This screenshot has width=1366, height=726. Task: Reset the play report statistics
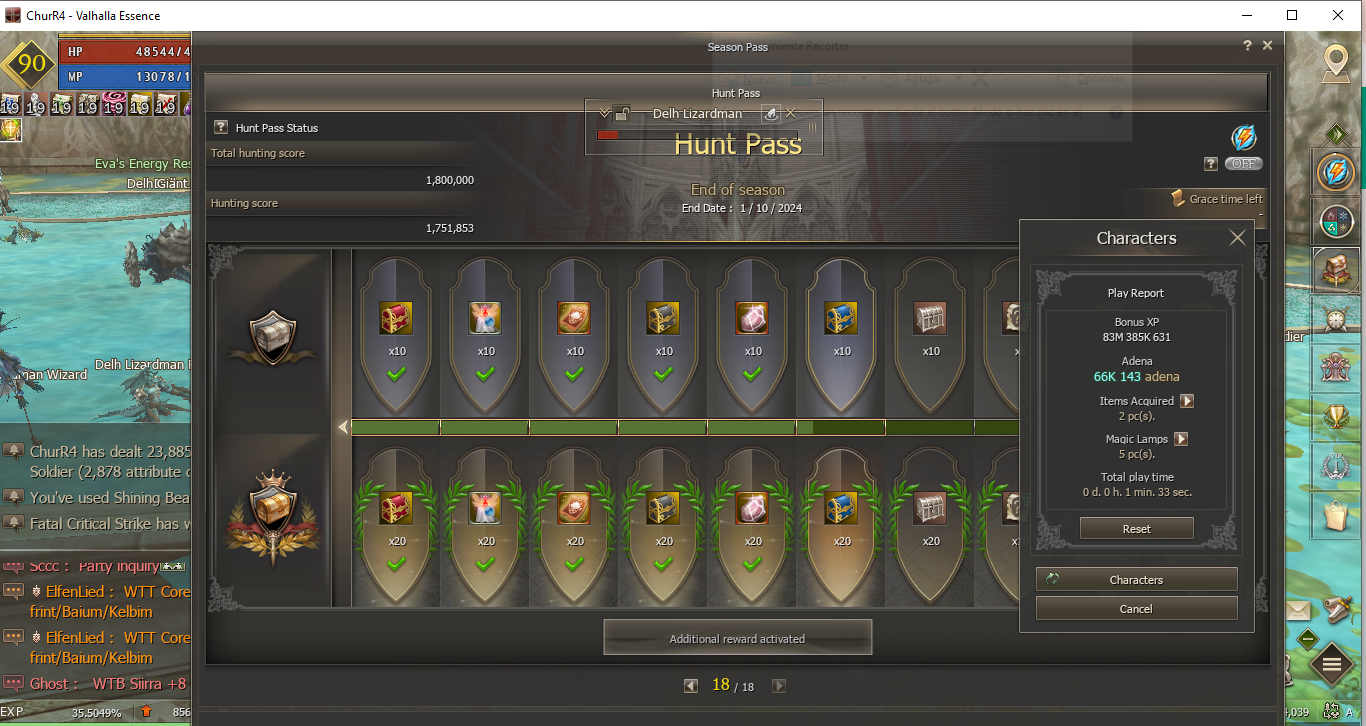tap(1136, 529)
